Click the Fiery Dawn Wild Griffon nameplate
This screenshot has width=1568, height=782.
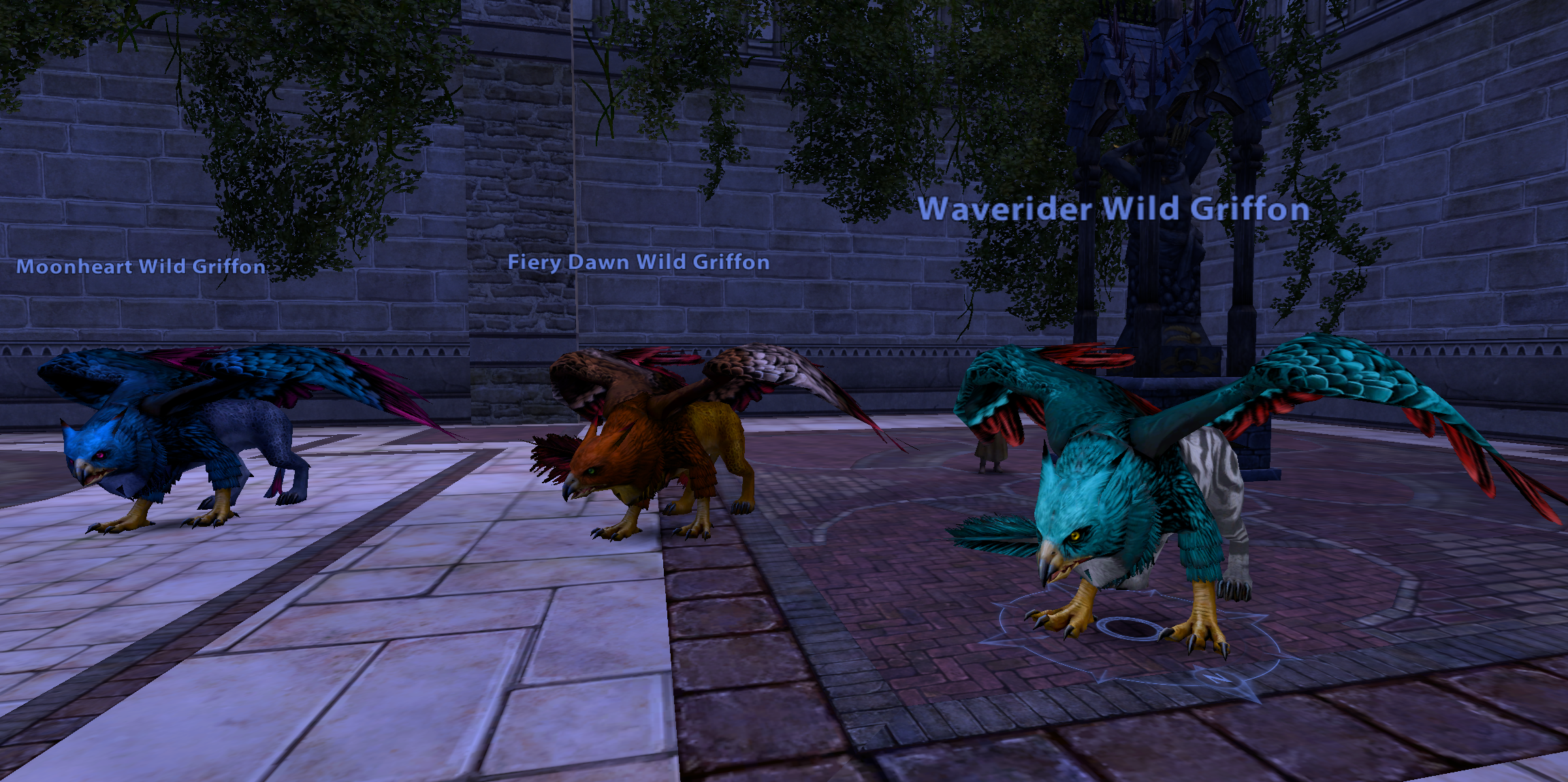point(639,262)
